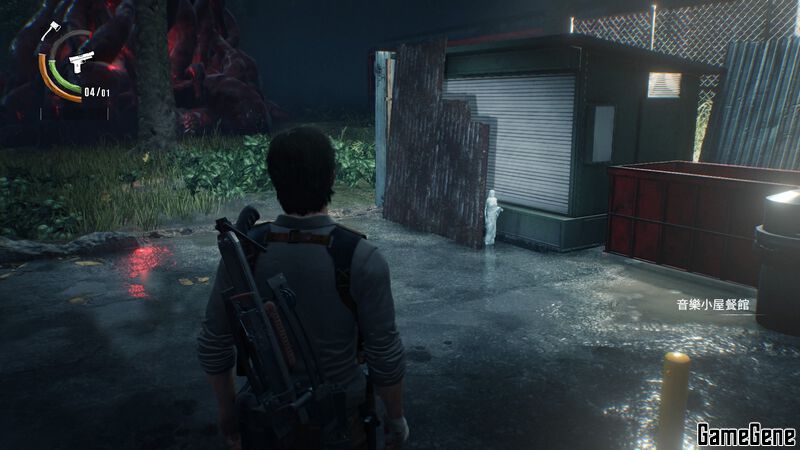800x450 pixels.
Task: Select the handgun weapon icon
Action: pyautogui.click(x=81, y=59)
